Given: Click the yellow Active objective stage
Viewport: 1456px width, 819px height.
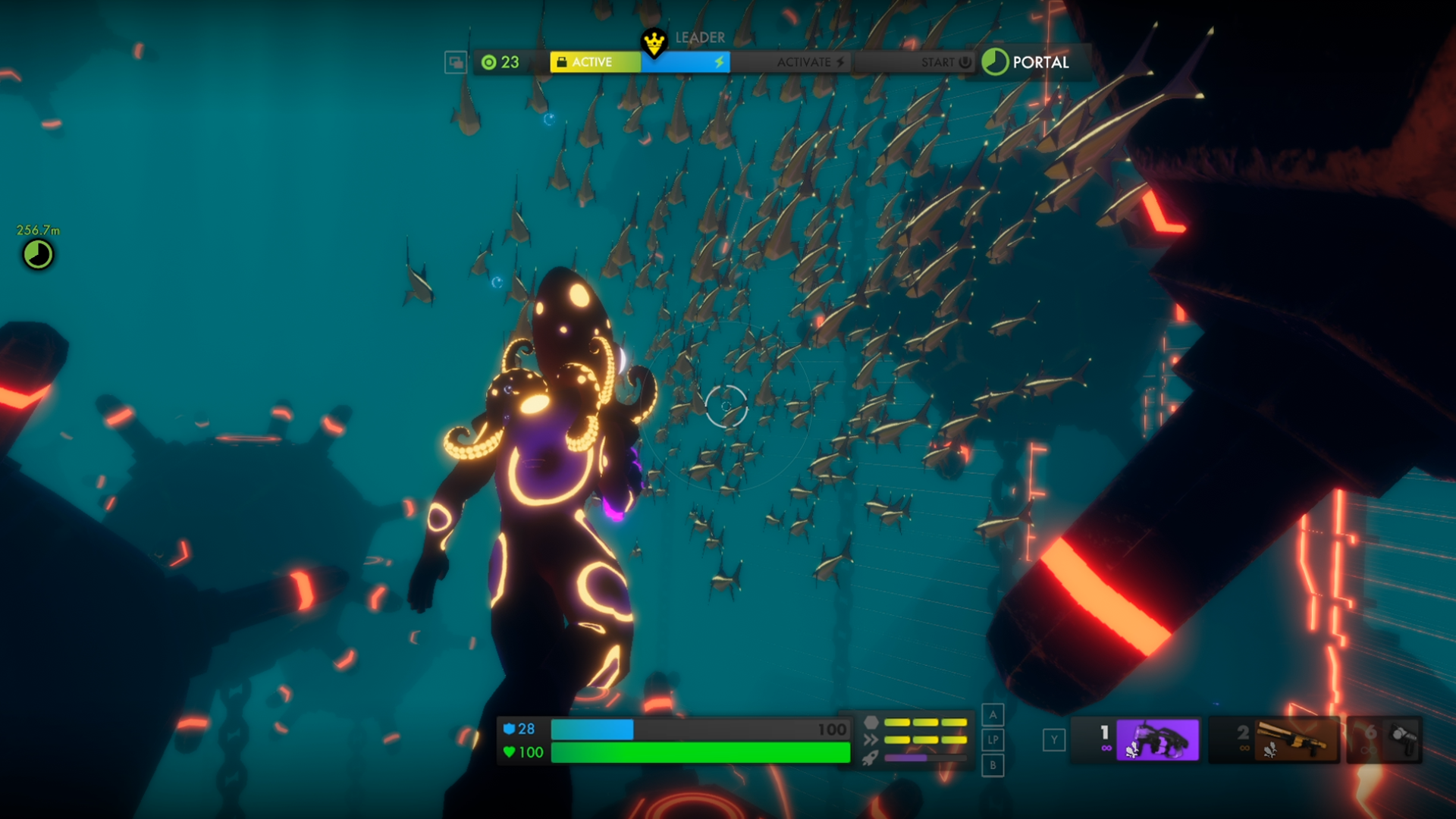Looking at the screenshot, I should [595, 62].
